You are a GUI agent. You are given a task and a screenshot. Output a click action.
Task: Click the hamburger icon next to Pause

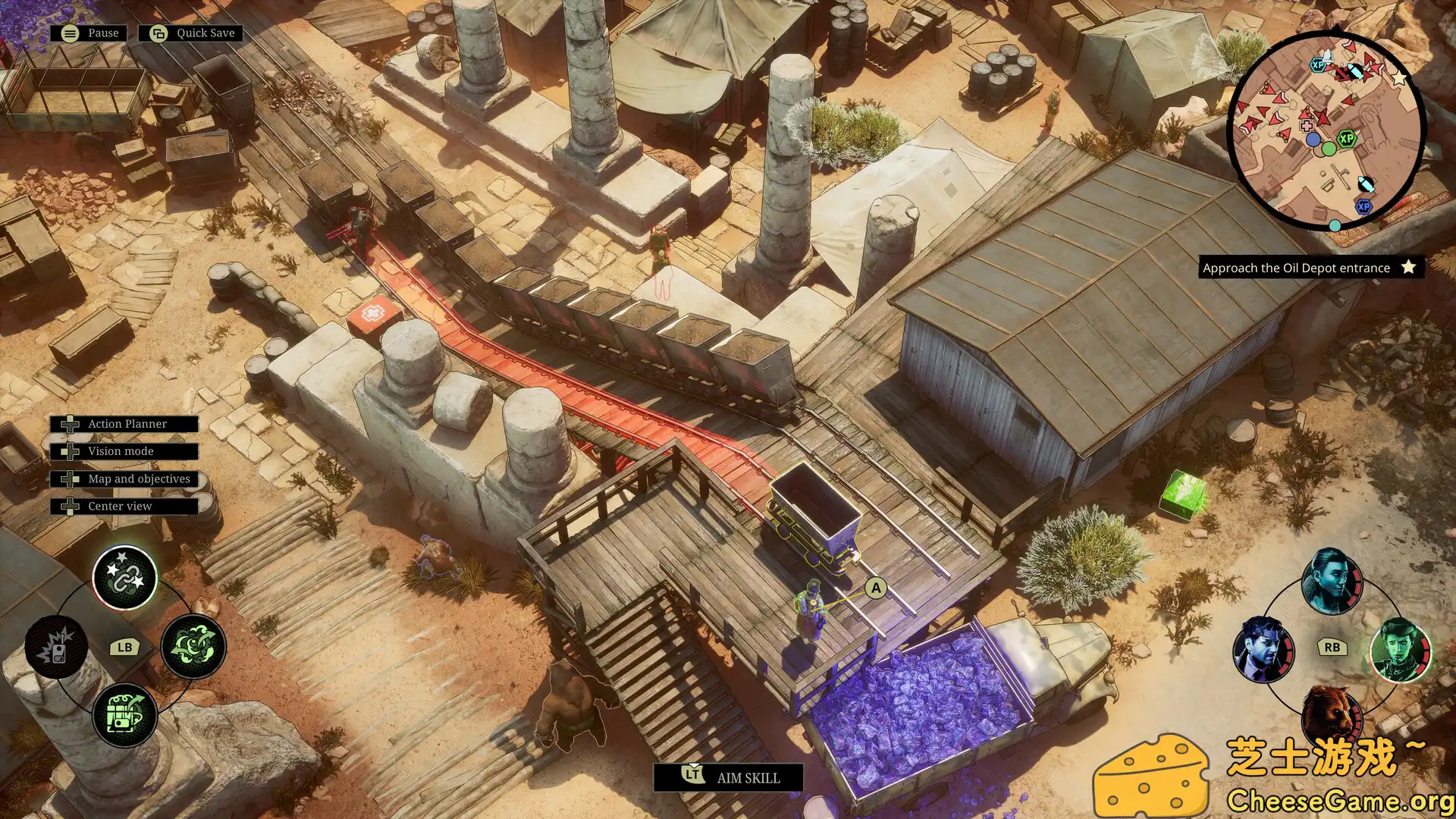pos(69,33)
